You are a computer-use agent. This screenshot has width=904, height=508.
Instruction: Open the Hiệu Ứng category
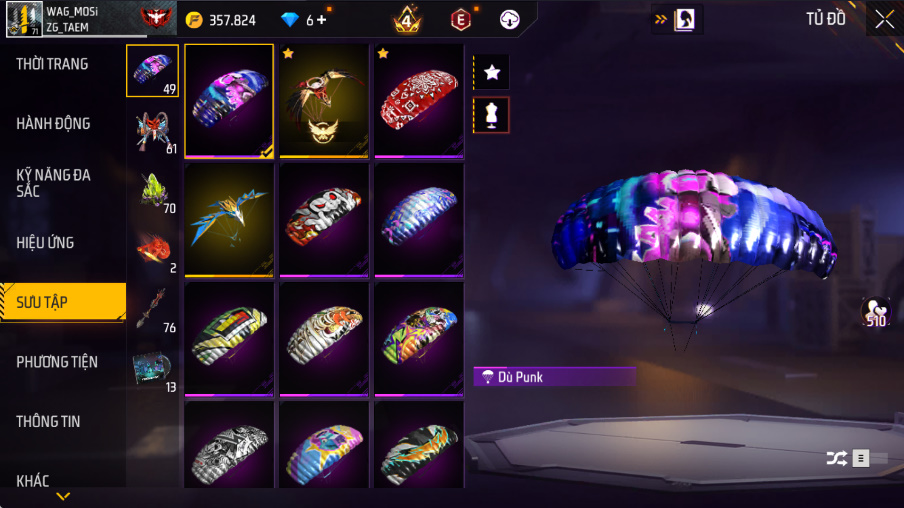click(x=45, y=242)
